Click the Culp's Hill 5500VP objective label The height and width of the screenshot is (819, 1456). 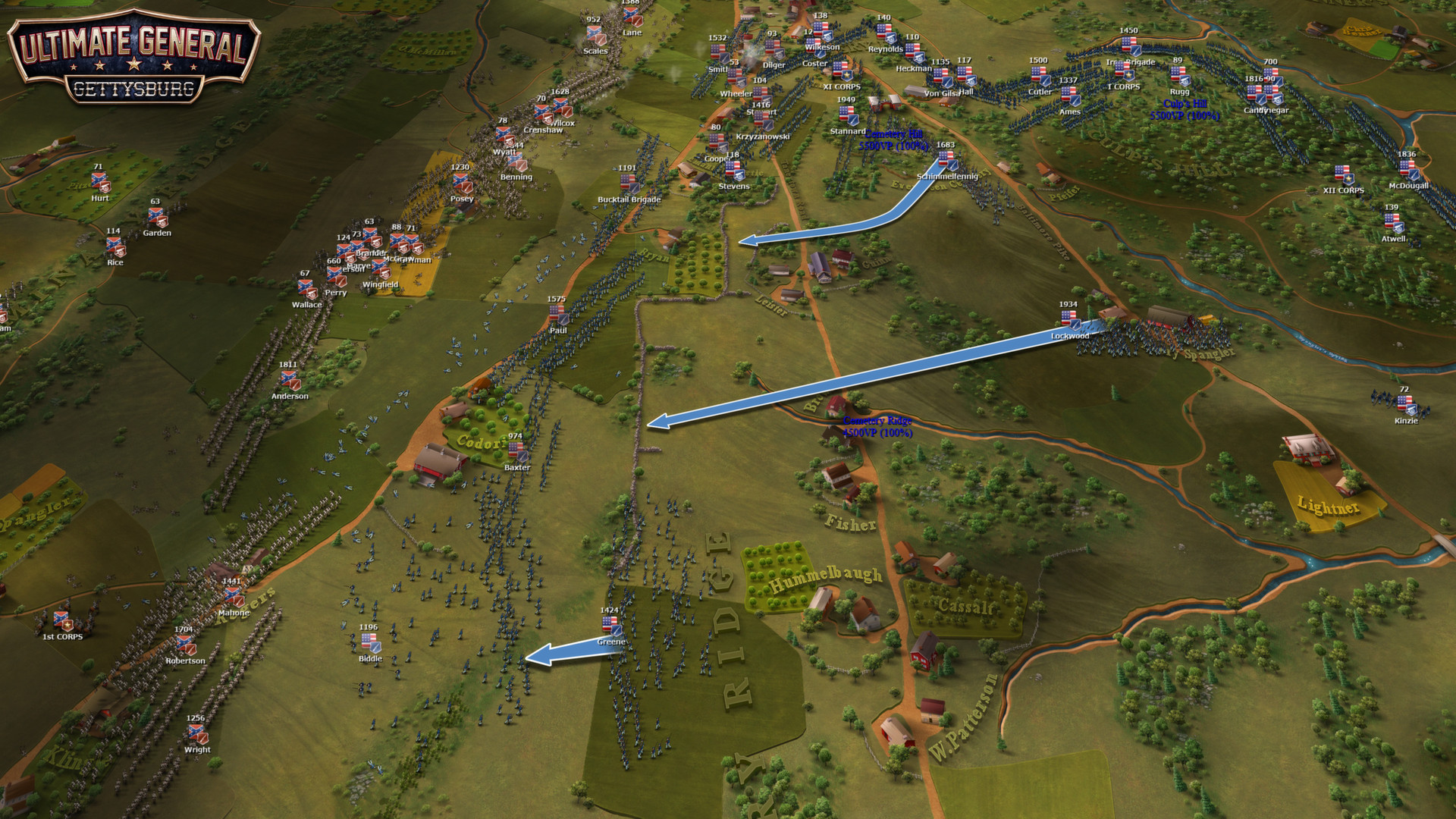(1185, 110)
